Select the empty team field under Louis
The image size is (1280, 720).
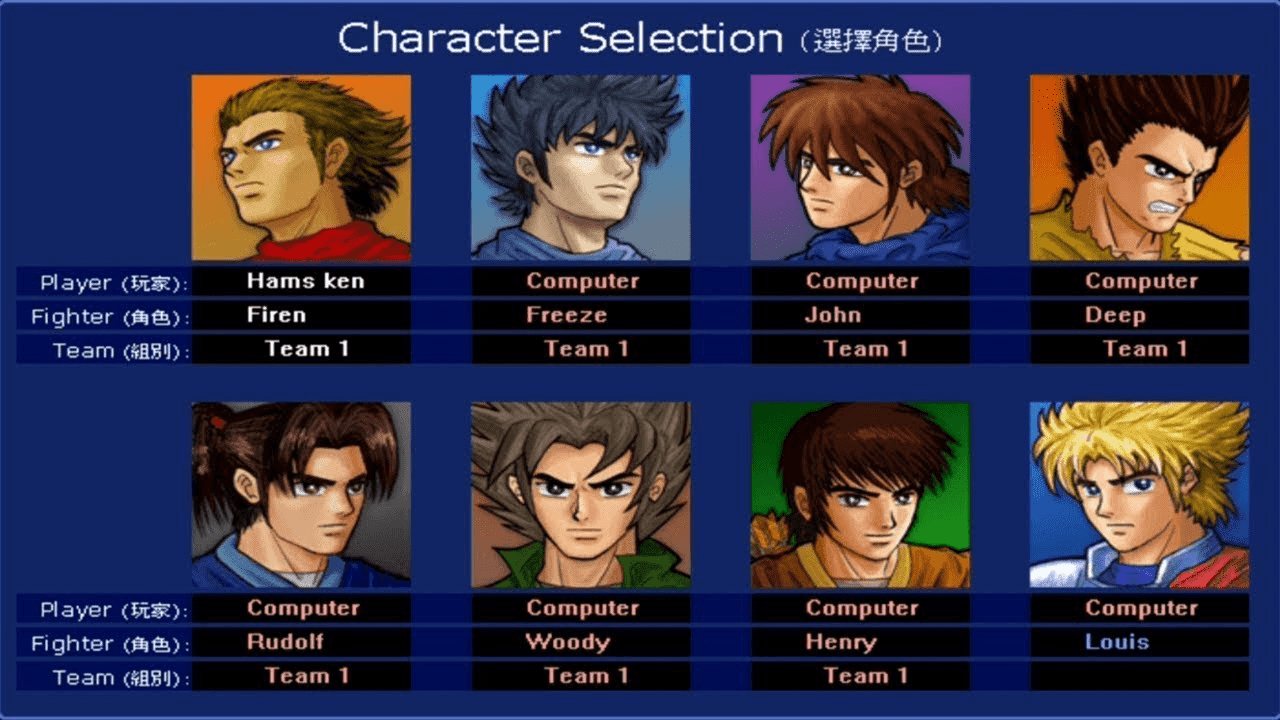(1139, 676)
